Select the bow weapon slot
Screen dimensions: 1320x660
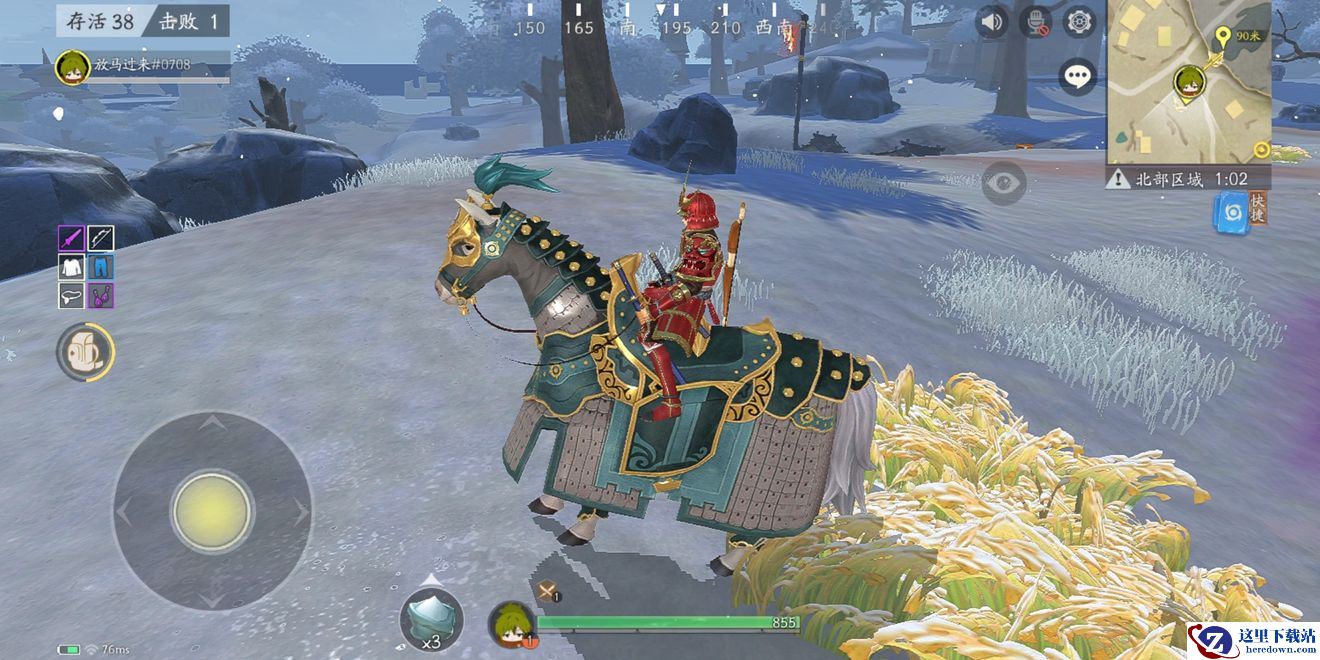click(100, 238)
